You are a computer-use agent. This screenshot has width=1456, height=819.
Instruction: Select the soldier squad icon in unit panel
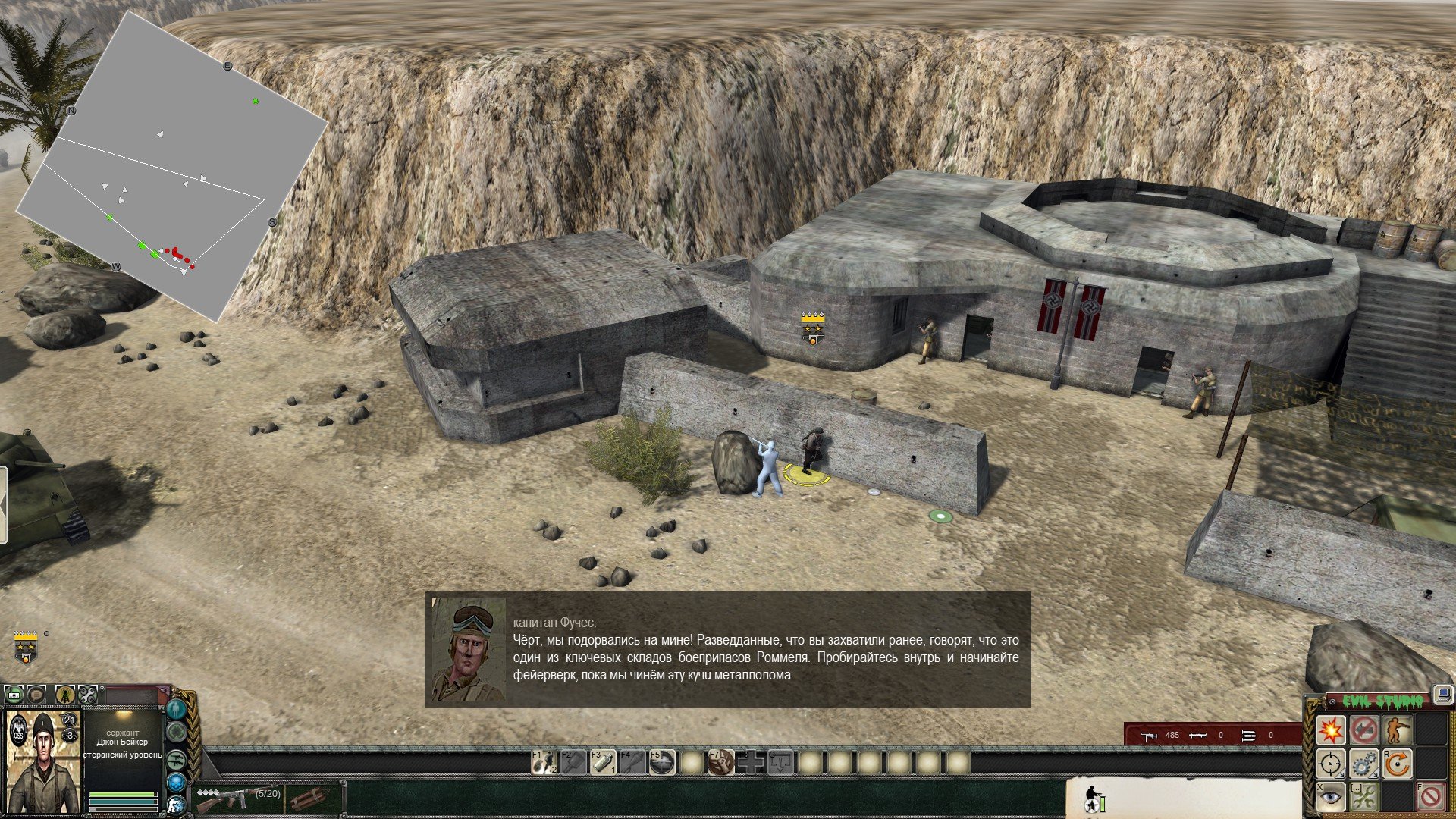[1093, 797]
